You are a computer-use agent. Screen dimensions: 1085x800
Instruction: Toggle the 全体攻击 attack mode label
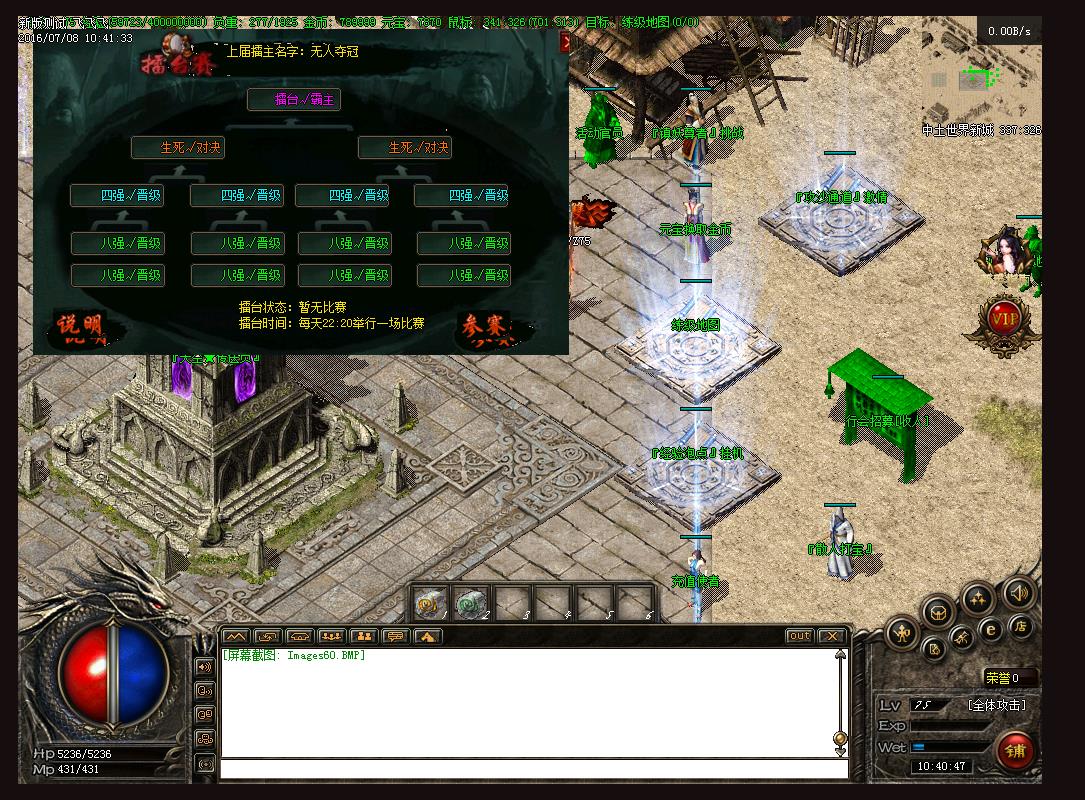996,705
